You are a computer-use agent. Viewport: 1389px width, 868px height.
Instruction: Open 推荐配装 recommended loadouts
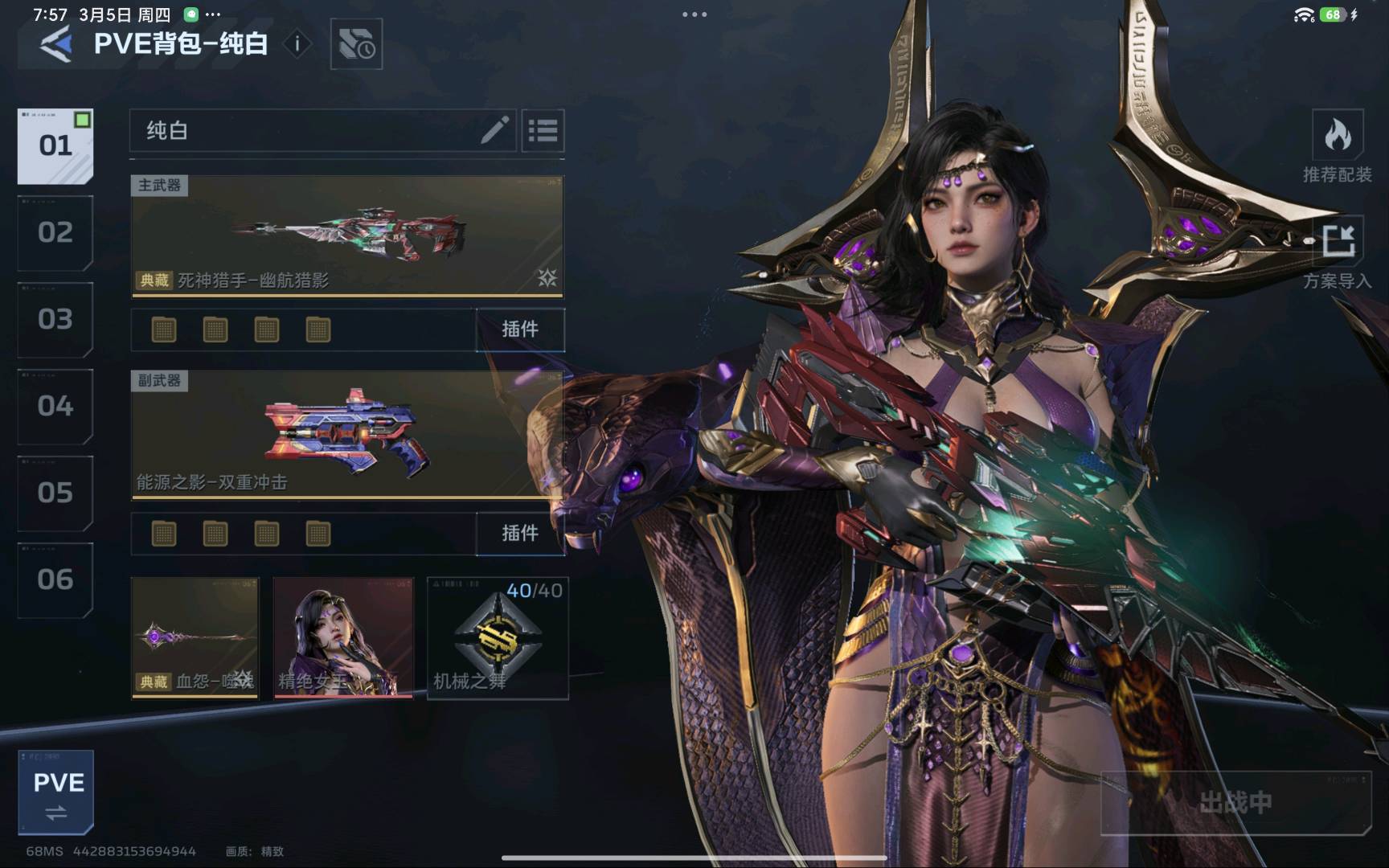(x=1338, y=145)
